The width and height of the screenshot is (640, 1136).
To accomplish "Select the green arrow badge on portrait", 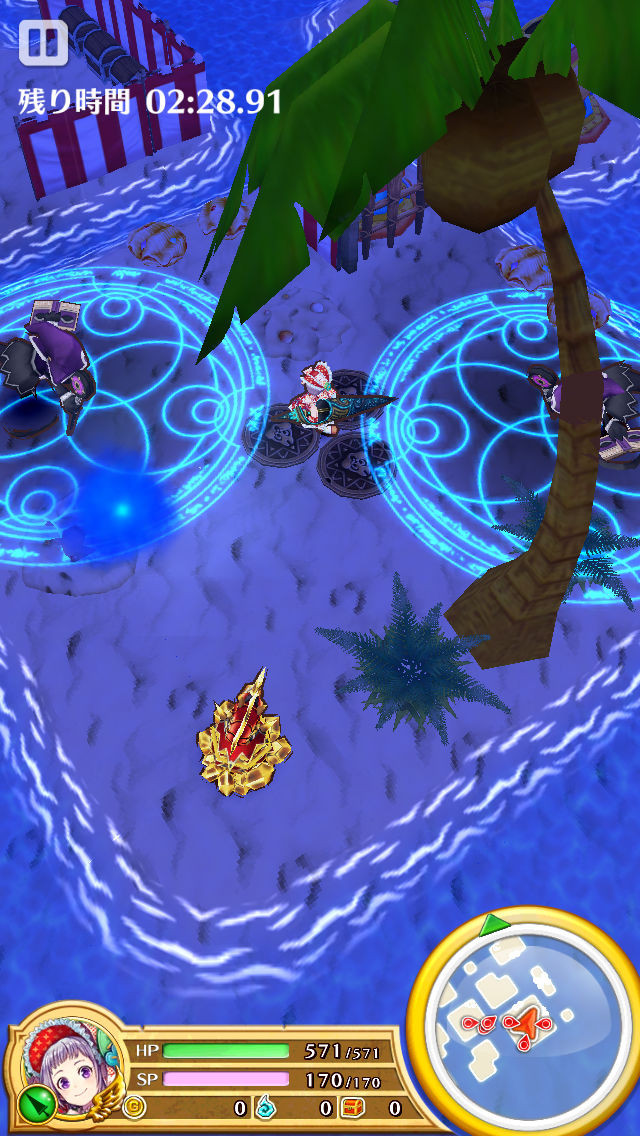I will click(33, 1105).
